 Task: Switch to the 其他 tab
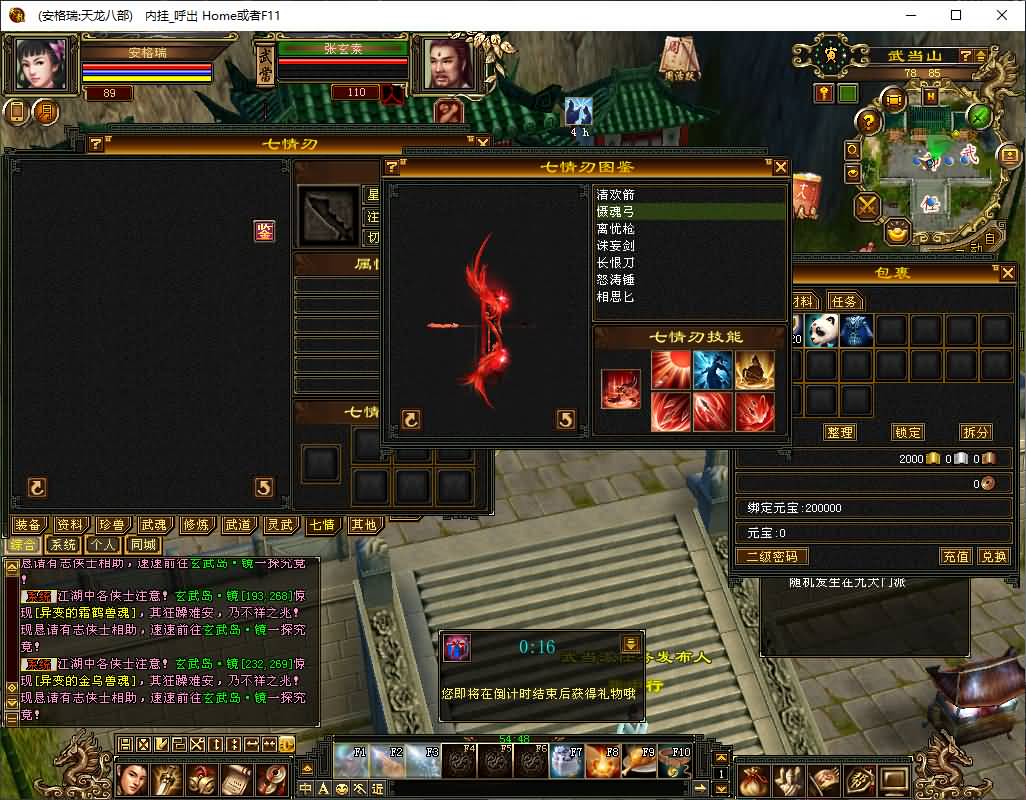[x=364, y=525]
